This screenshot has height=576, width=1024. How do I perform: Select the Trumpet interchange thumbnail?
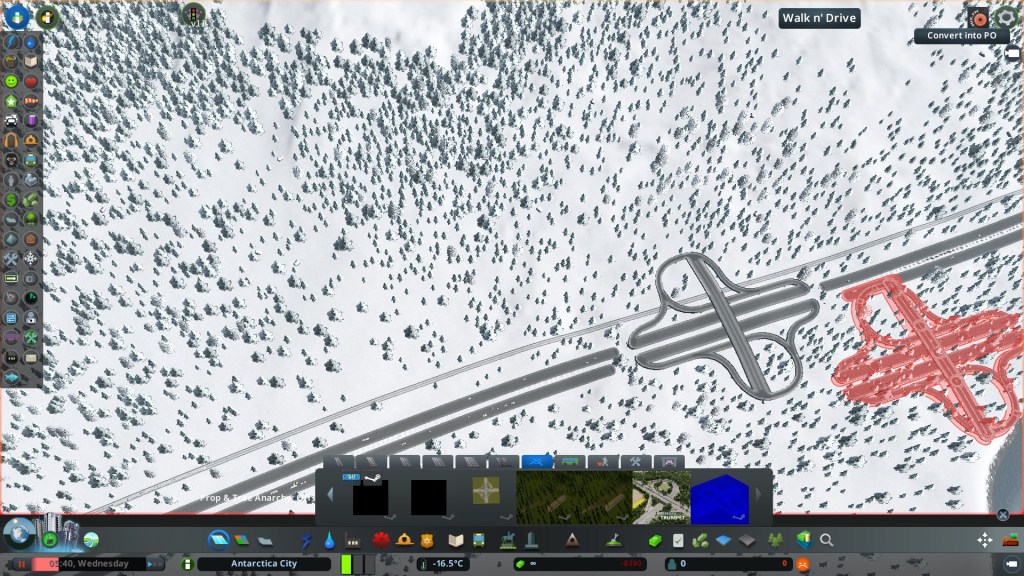coord(661,497)
